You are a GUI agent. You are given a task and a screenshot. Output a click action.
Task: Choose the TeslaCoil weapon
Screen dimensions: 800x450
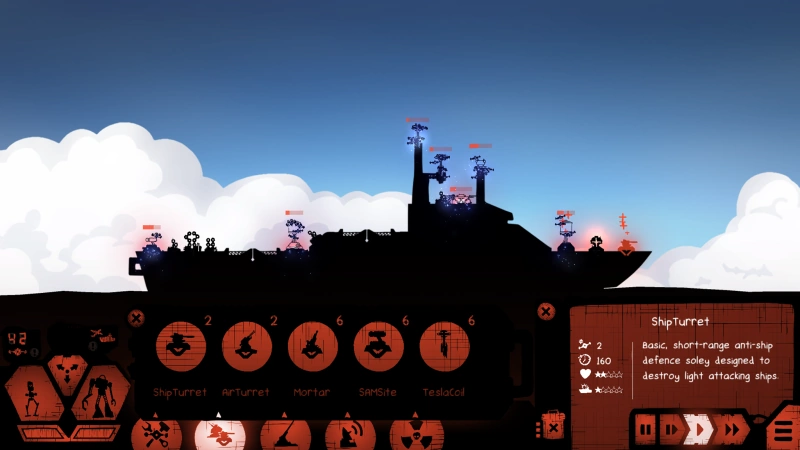click(x=444, y=346)
